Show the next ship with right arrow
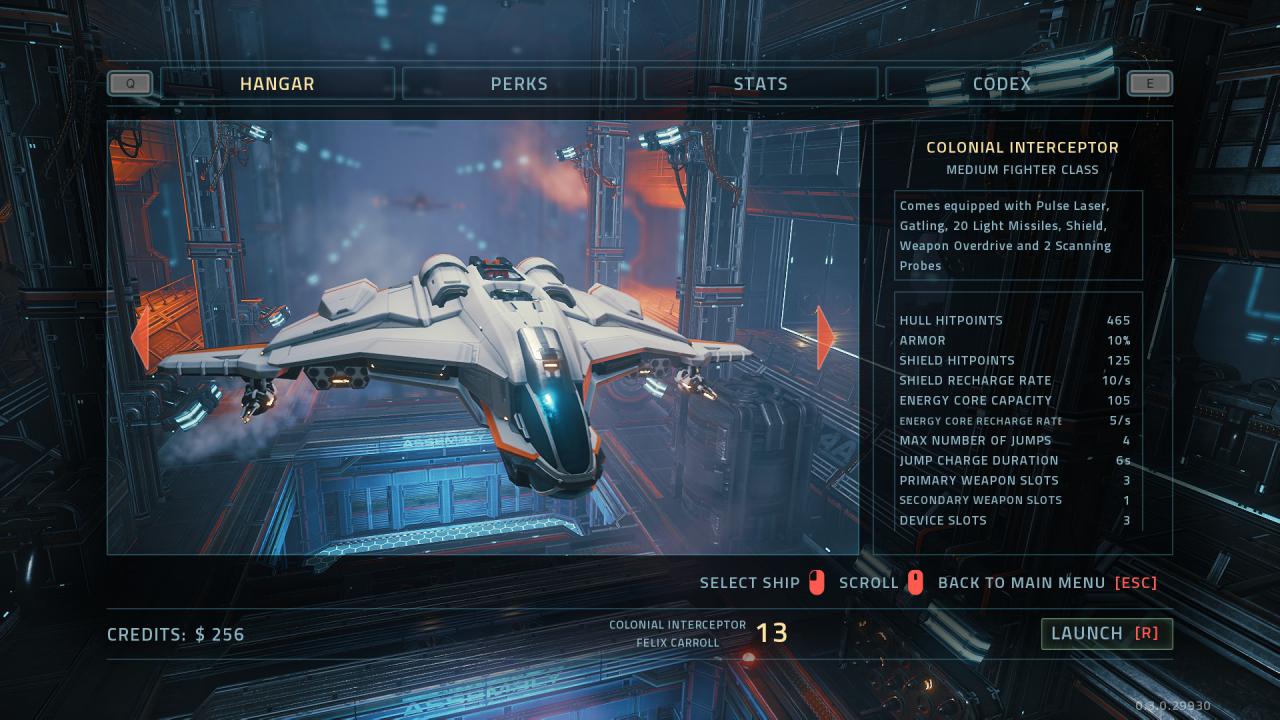Image resolution: width=1280 pixels, height=720 pixels. [x=825, y=337]
